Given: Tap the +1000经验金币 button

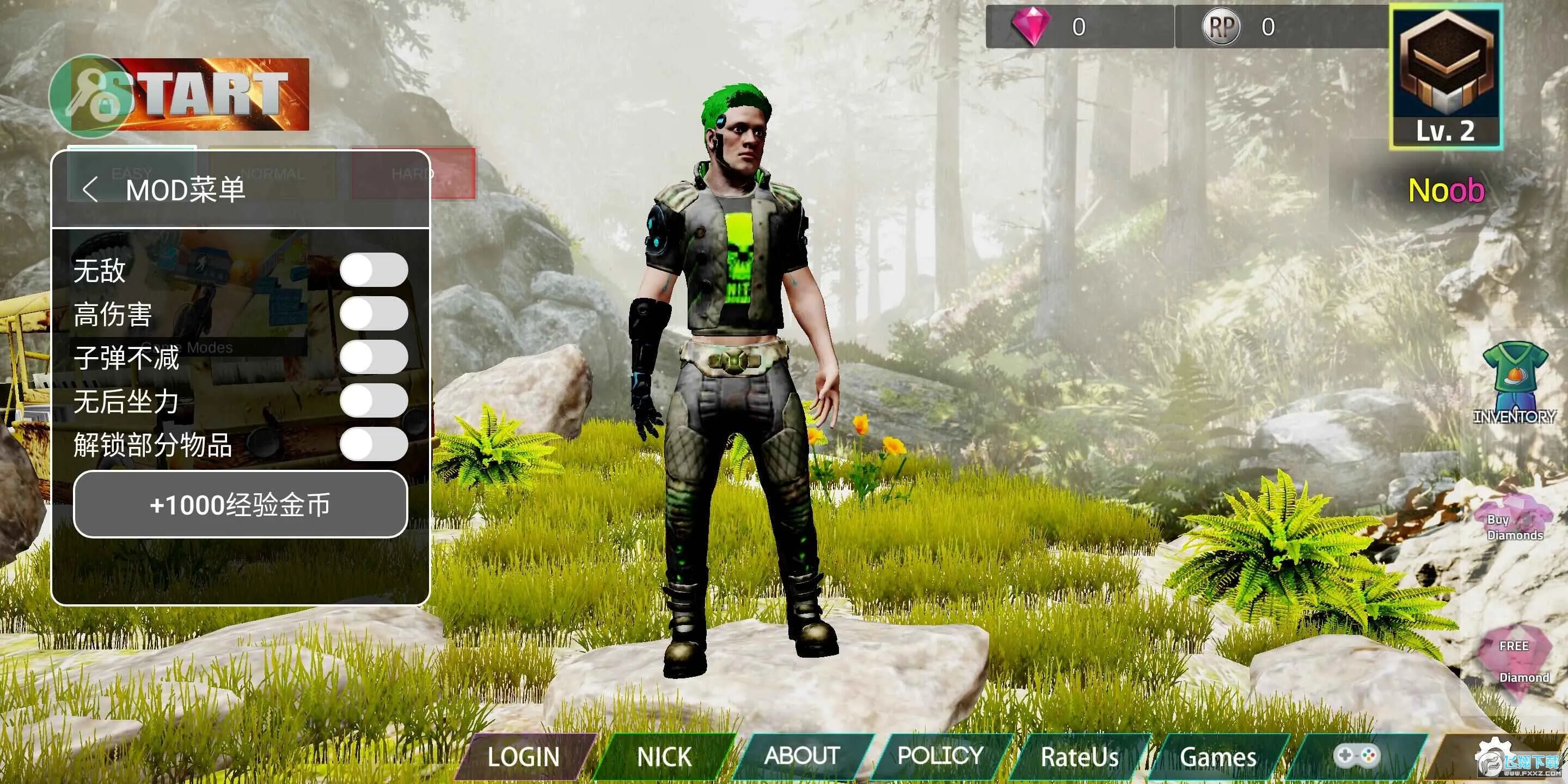Looking at the screenshot, I should point(240,505).
